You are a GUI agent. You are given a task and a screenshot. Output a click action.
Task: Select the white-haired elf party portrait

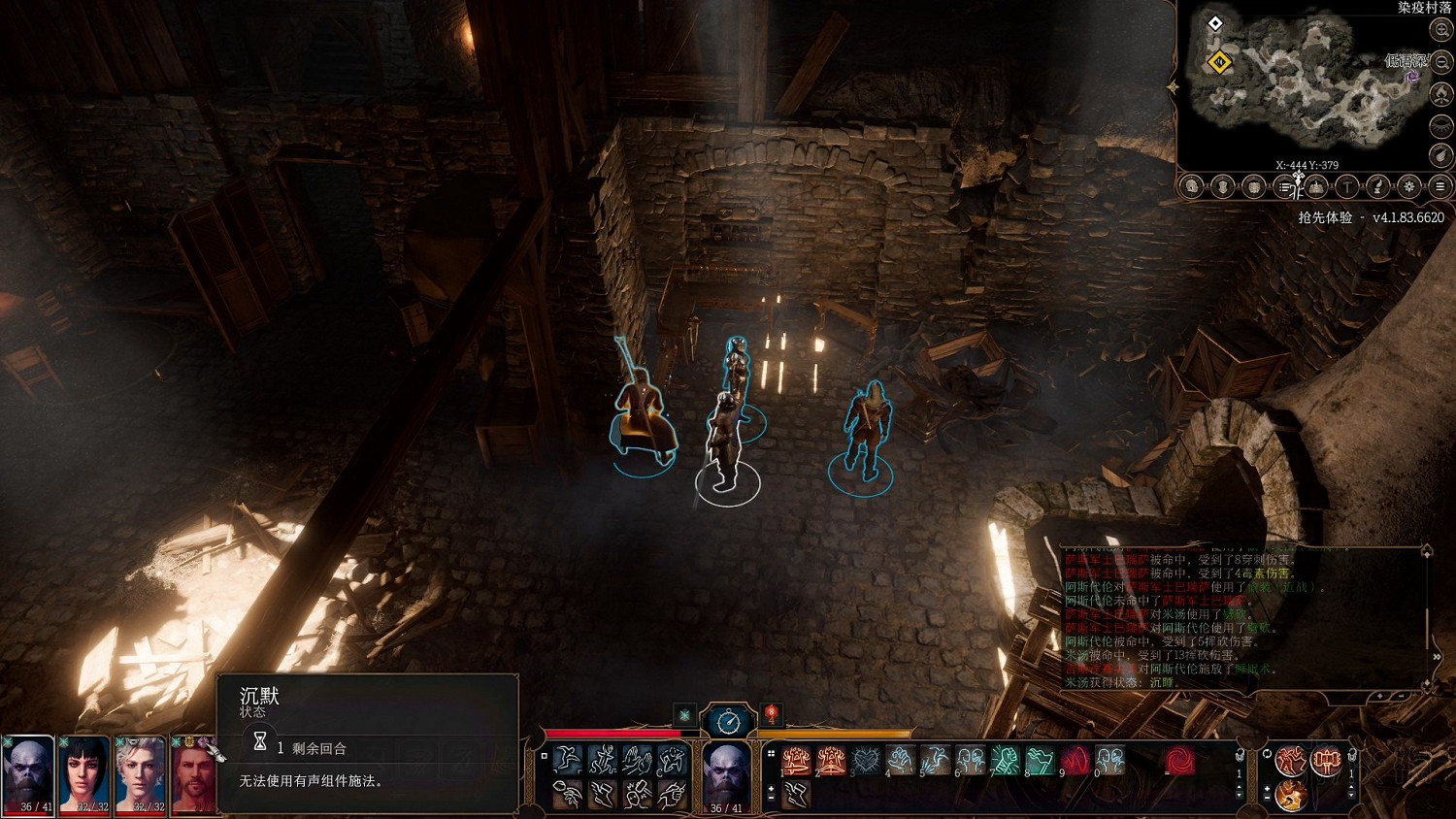pos(140,773)
